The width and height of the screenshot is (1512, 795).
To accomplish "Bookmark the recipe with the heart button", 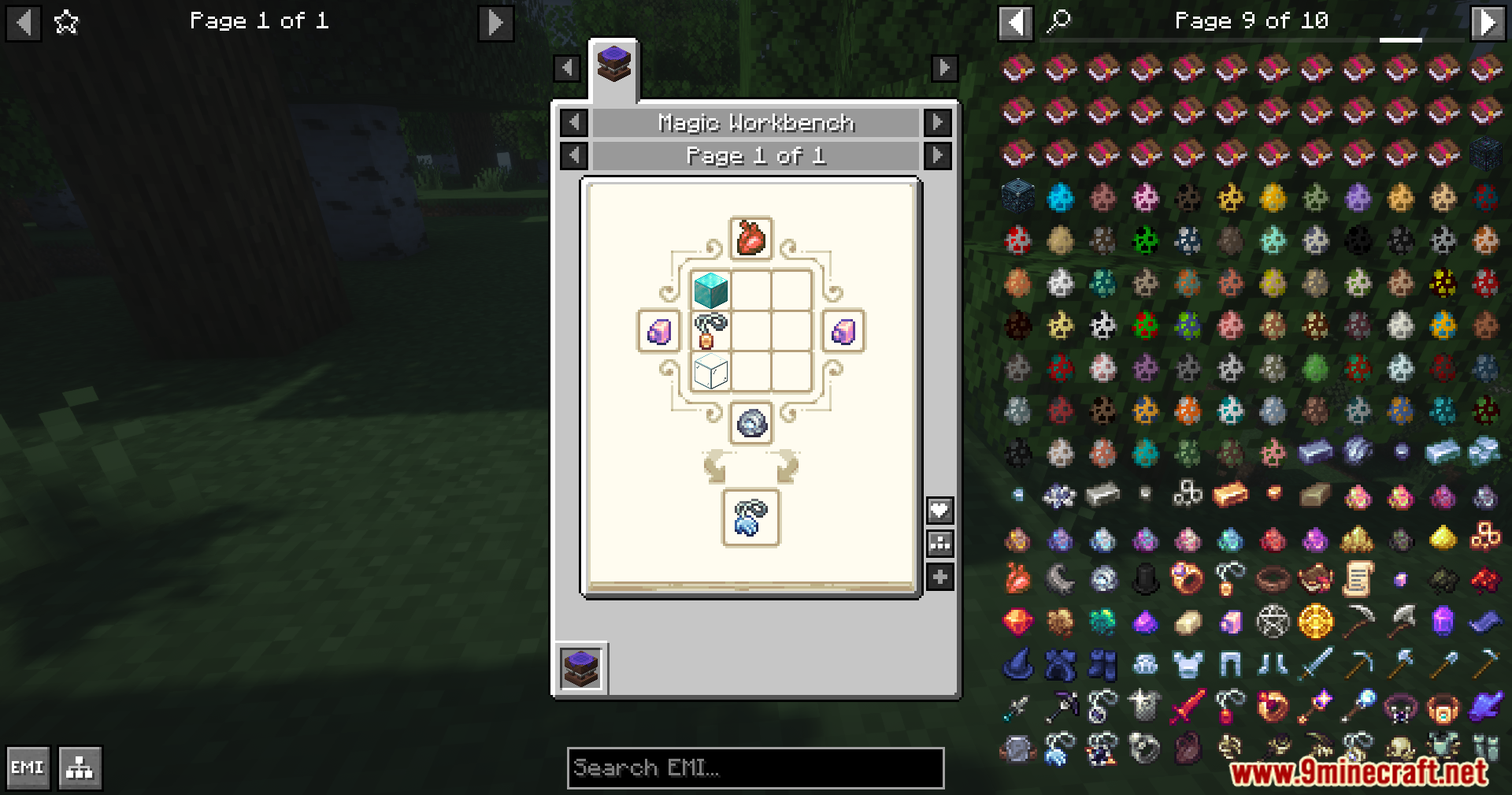I will pos(939,509).
